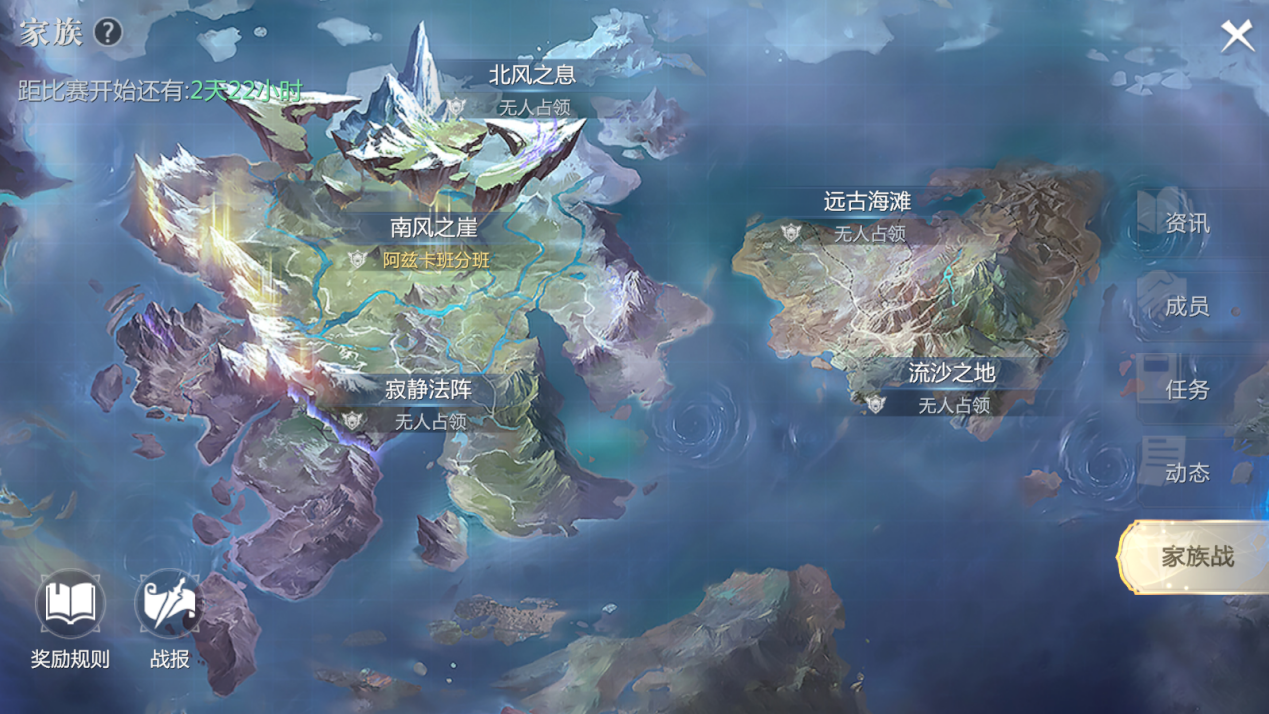Screen dimensions: 1269x714
Task: Show the 任务 tasks tab
Action: click(1187, 390)
